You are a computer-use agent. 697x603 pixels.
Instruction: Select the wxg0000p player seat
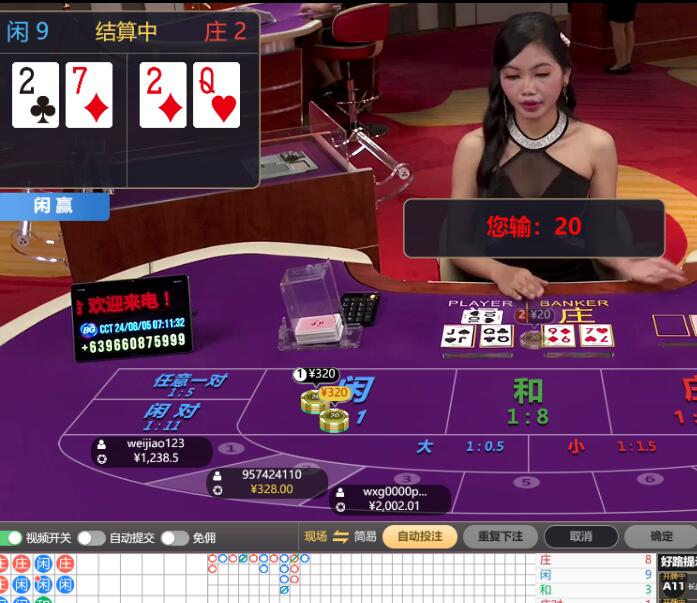tap(390, 499)
